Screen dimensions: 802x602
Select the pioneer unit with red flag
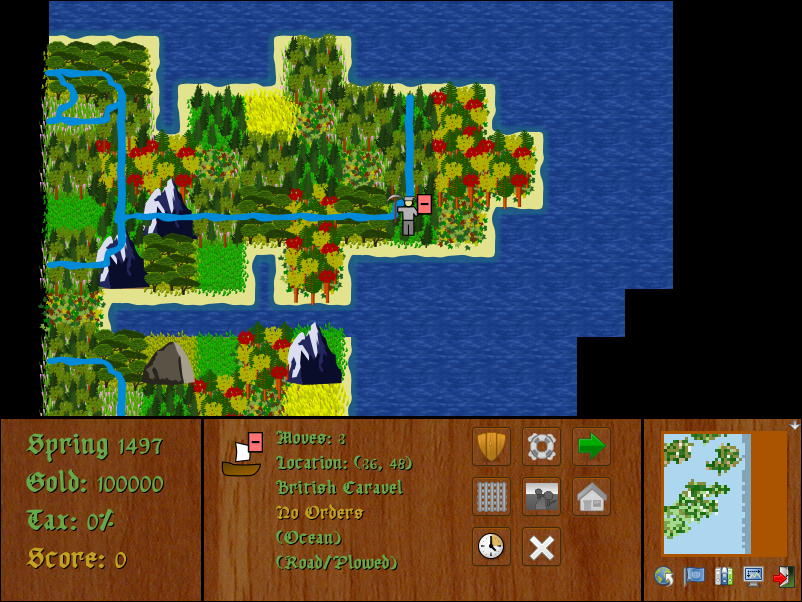pos(409,215)
